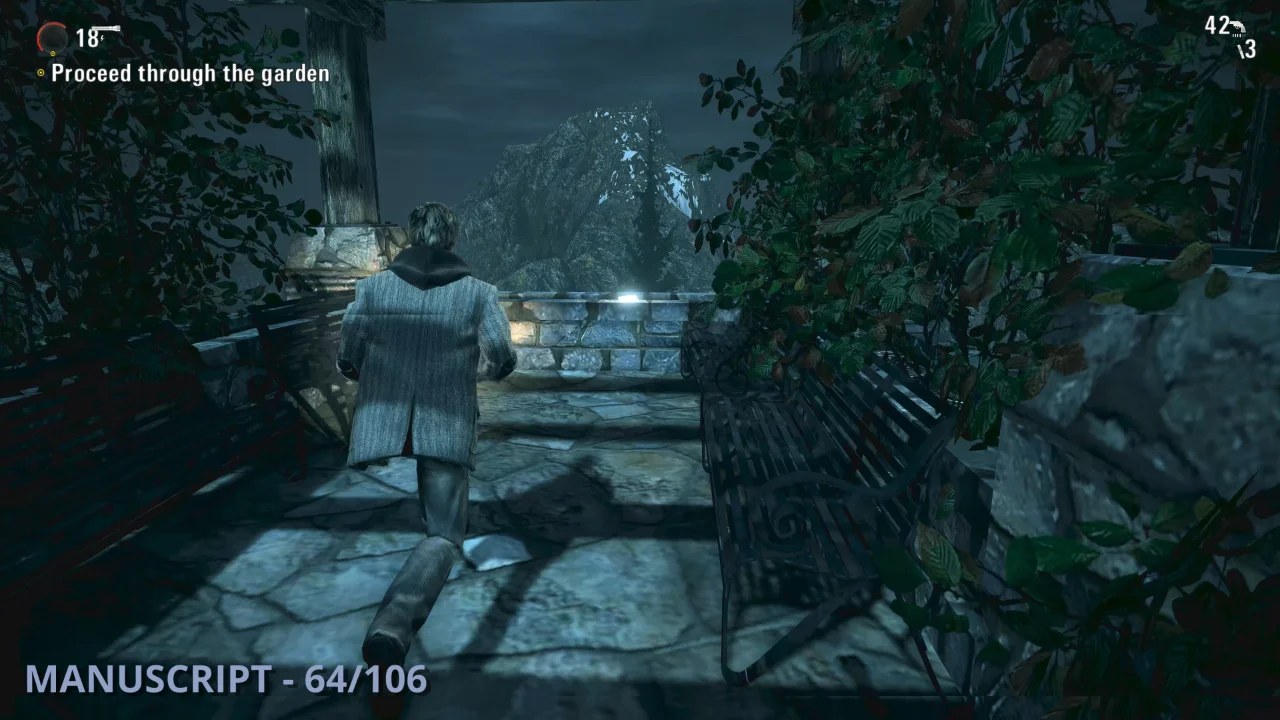
Task: Click the circular flashlight charge meter
Action: tap(52, 38)
